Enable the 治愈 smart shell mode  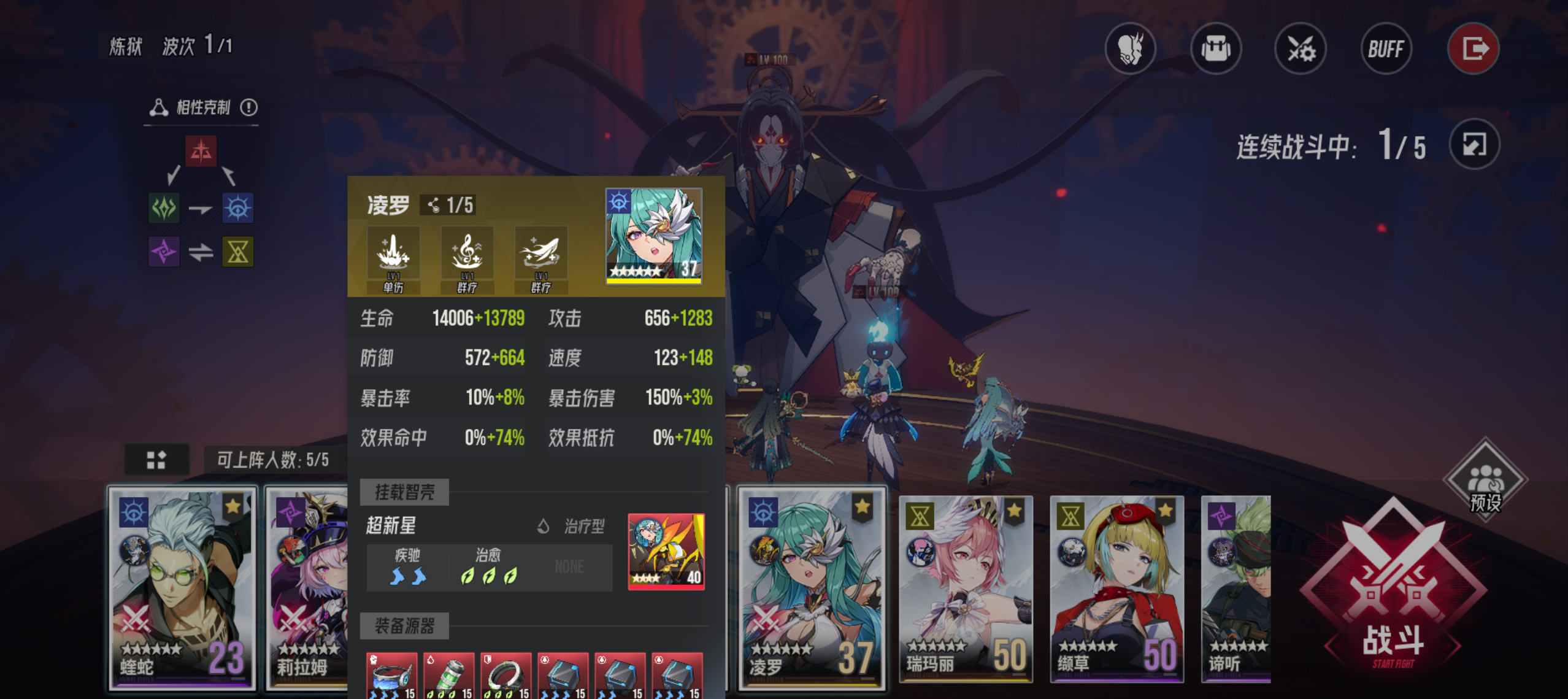(x=489, y=567)
